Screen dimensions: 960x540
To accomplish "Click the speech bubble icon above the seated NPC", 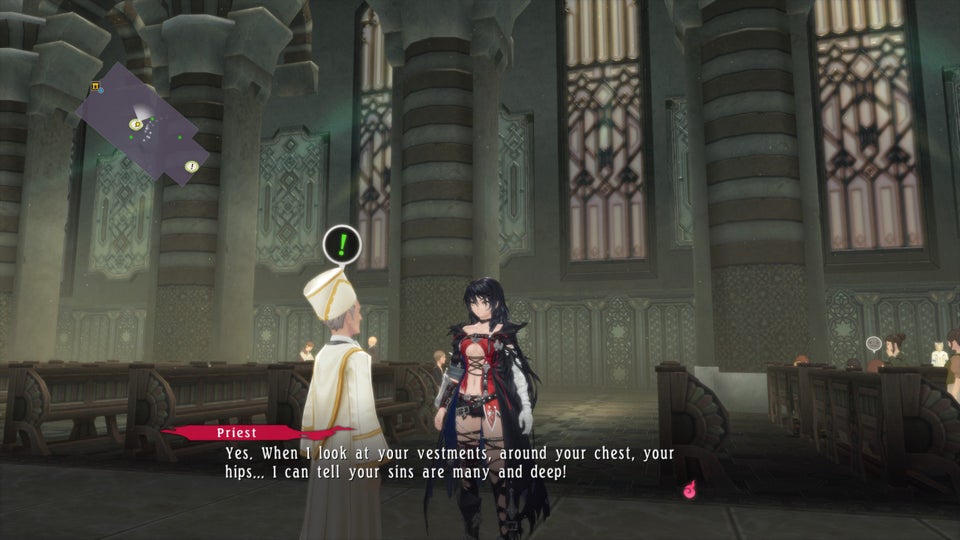I will point(874,343).
